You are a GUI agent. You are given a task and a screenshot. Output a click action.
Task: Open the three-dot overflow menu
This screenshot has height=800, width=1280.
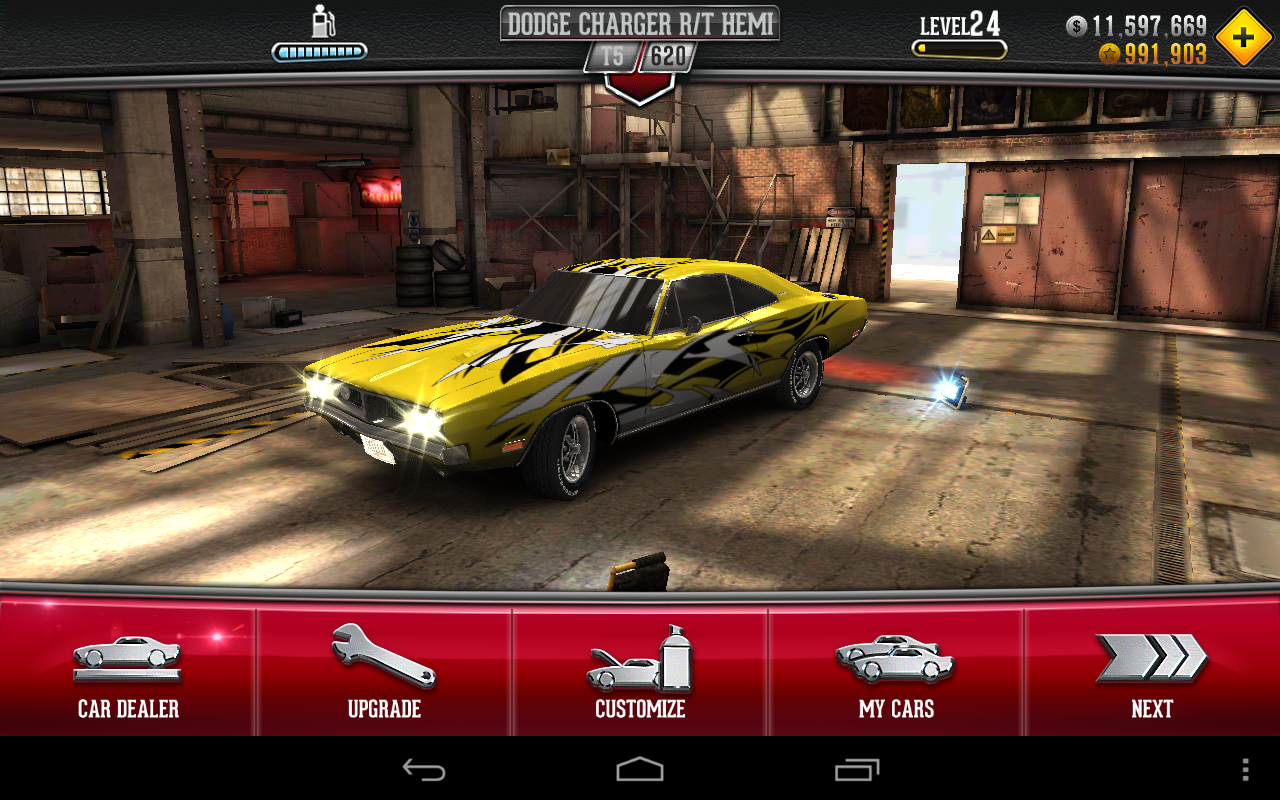point(1245,769)
